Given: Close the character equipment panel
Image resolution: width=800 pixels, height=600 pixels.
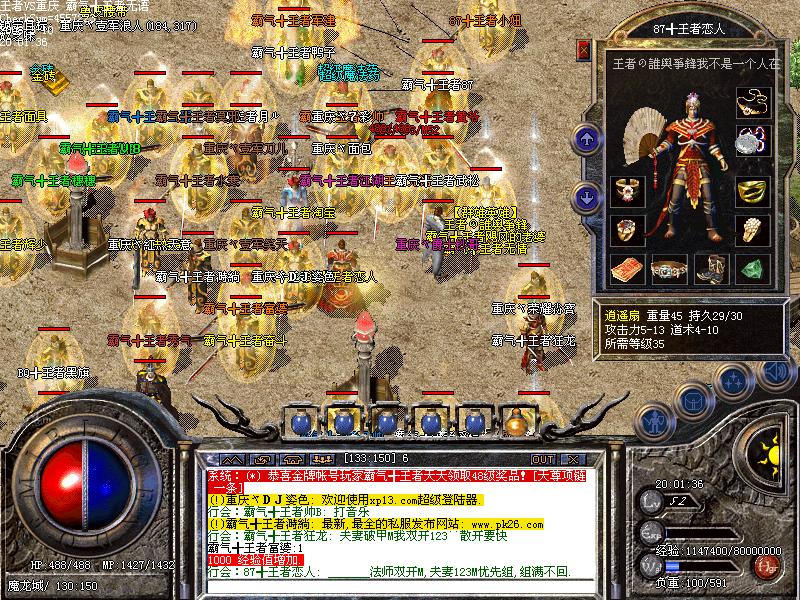Looking at the screenshot, I should pos(584,48).
